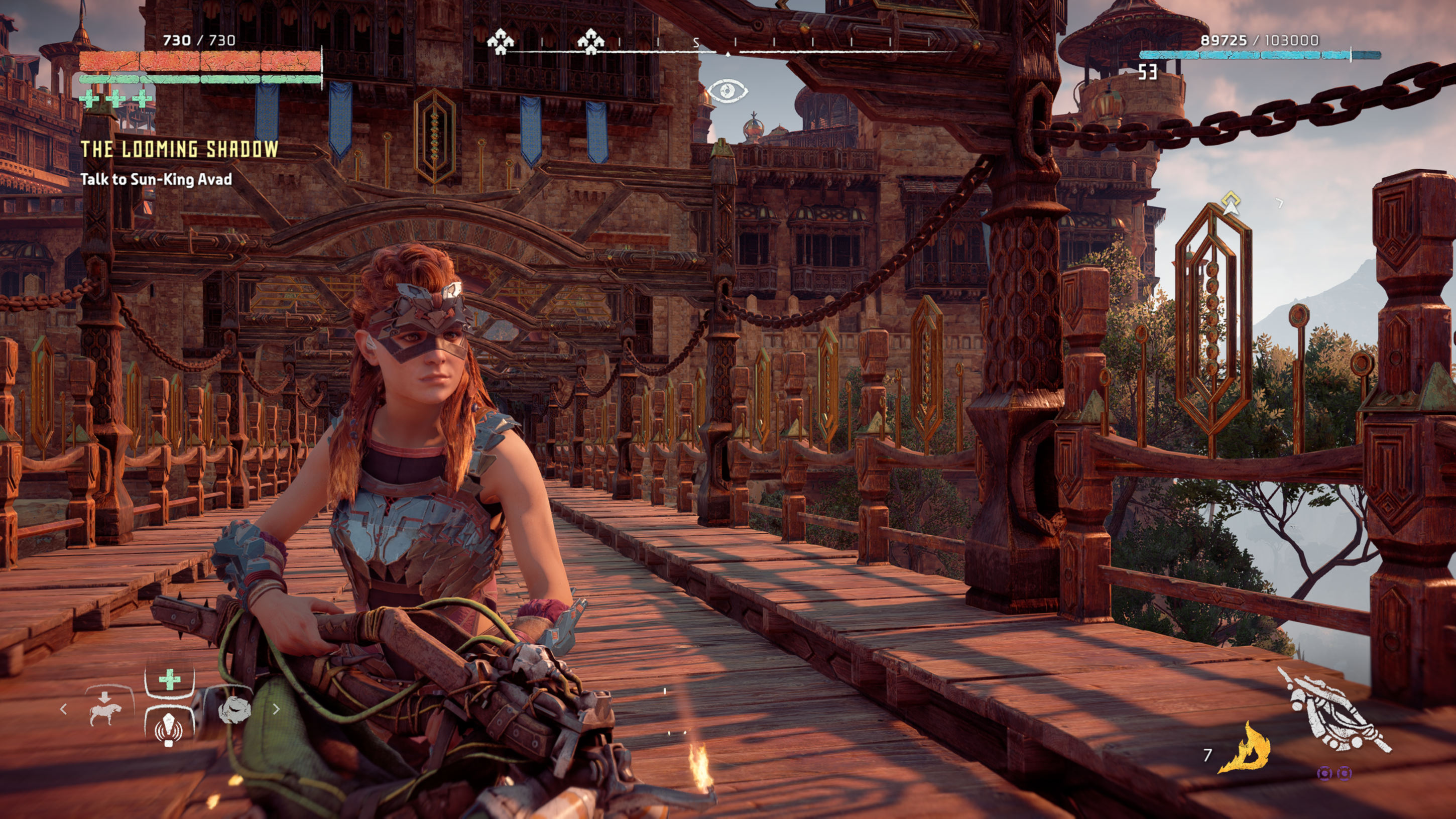Image resolution: width=1456 pixels, height=819 pixels.
Task: Select the equipped bow weapon icon
Action: pyautogui.click(x=1334, y=711)
